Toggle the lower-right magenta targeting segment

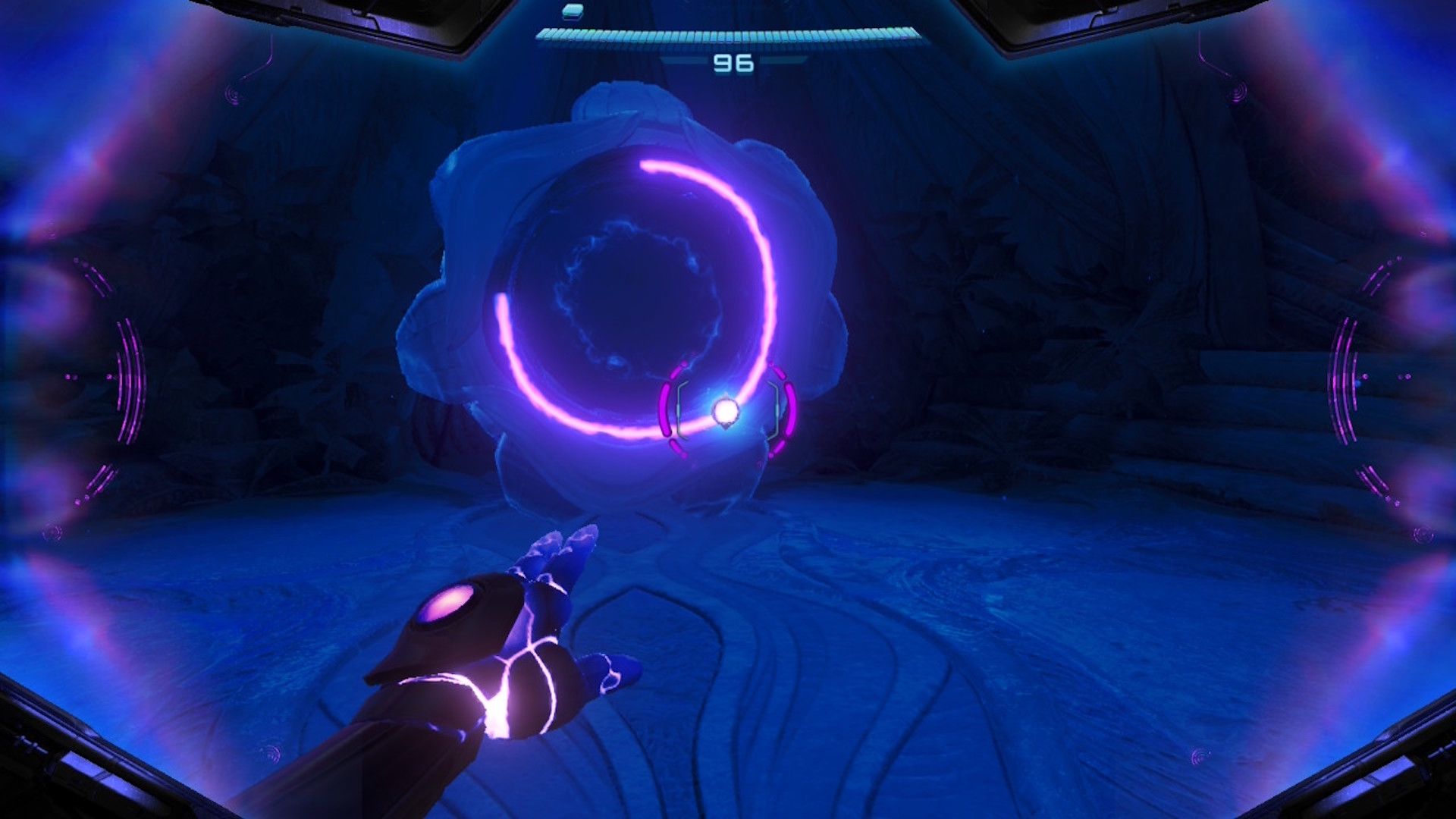777,450
